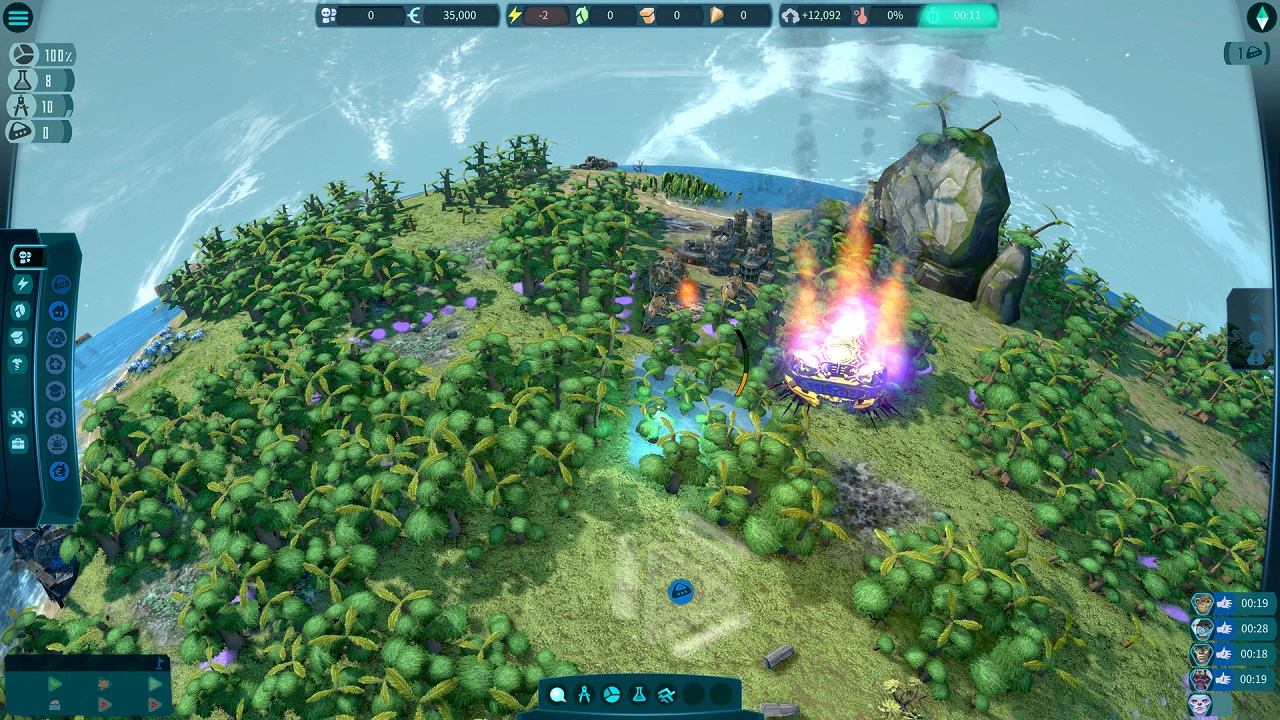
Task: Open the hamburger main menu
Action: [18, 17]
